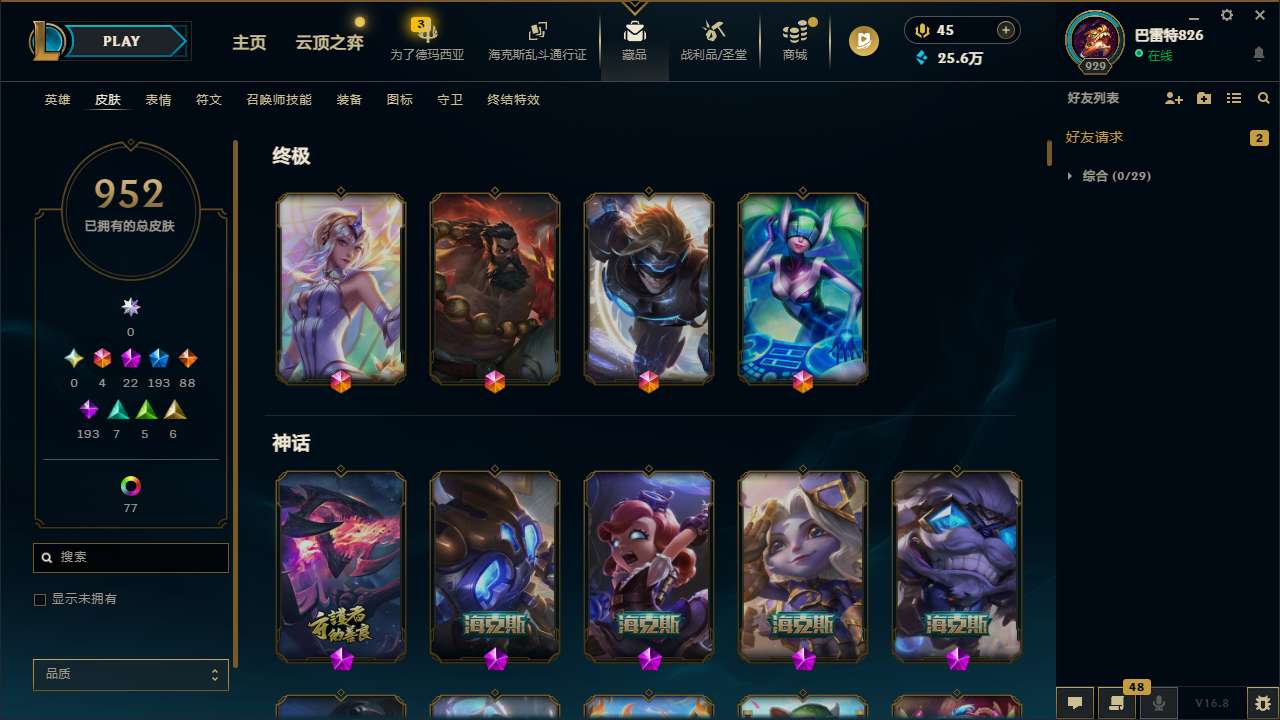Click the PLAY button

(x=121, y=41)
